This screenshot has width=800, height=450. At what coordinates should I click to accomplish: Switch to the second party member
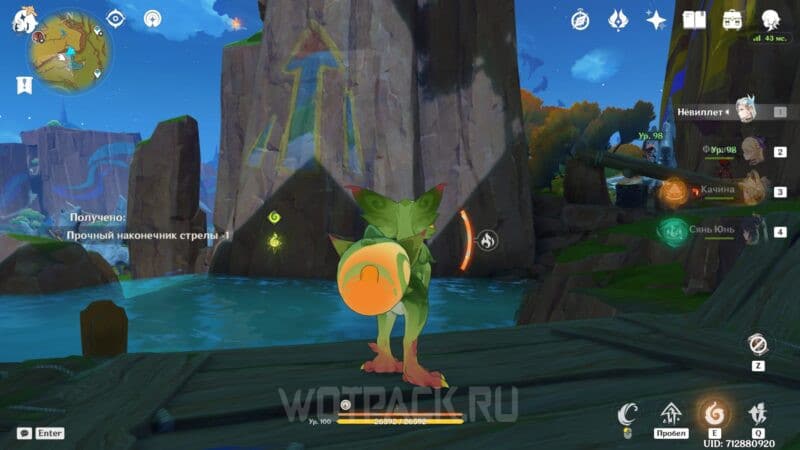(x=750, y=153)
